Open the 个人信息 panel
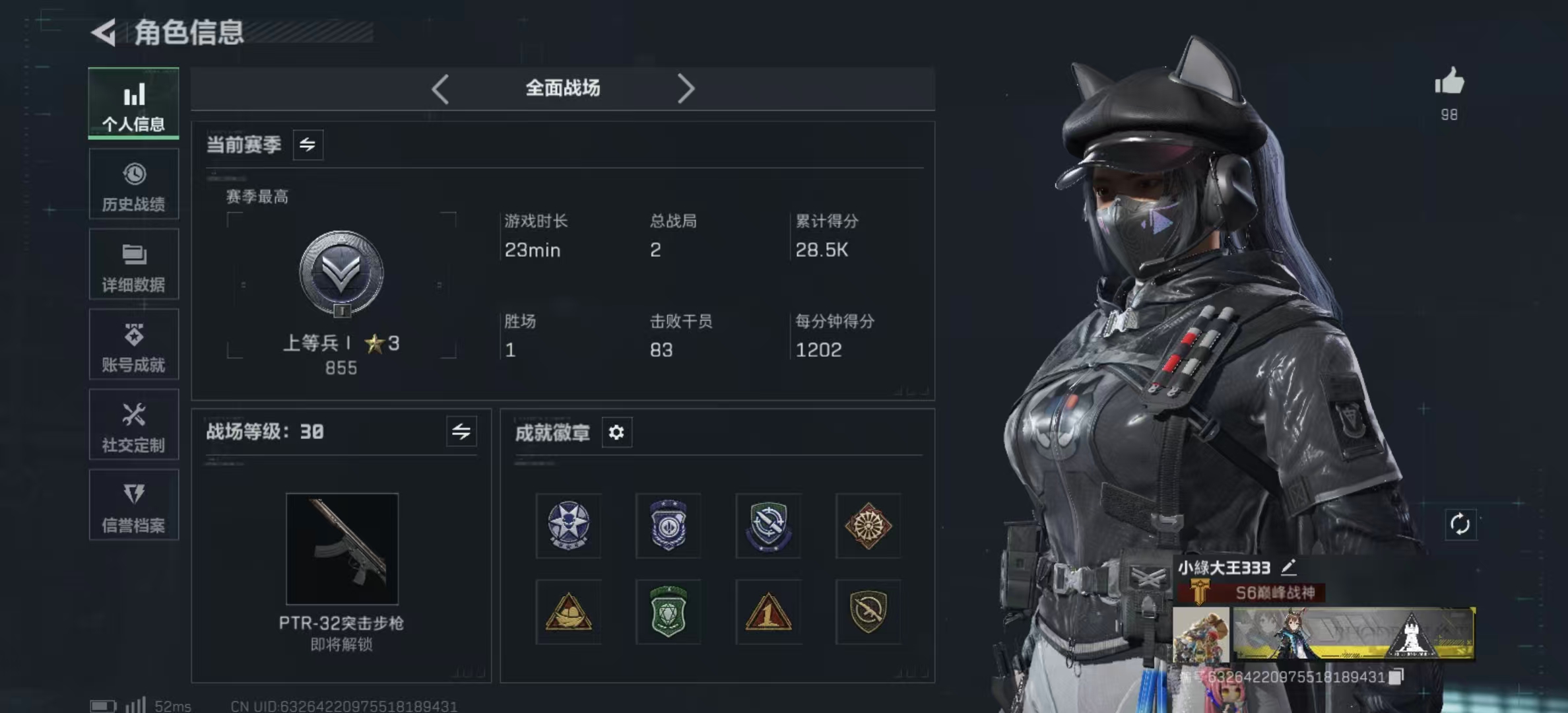 coord(134,104)
